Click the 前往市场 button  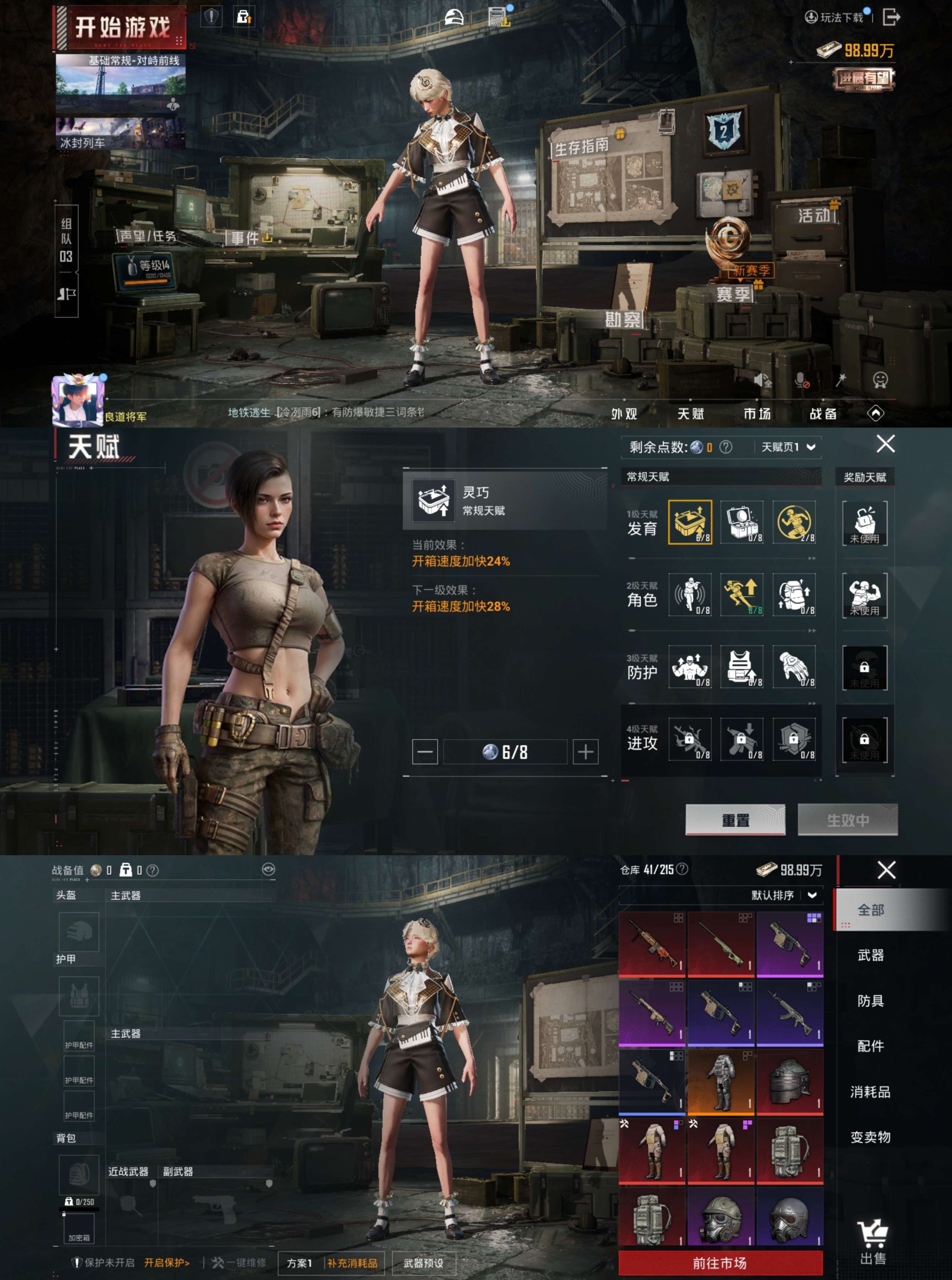[720, 1263]
